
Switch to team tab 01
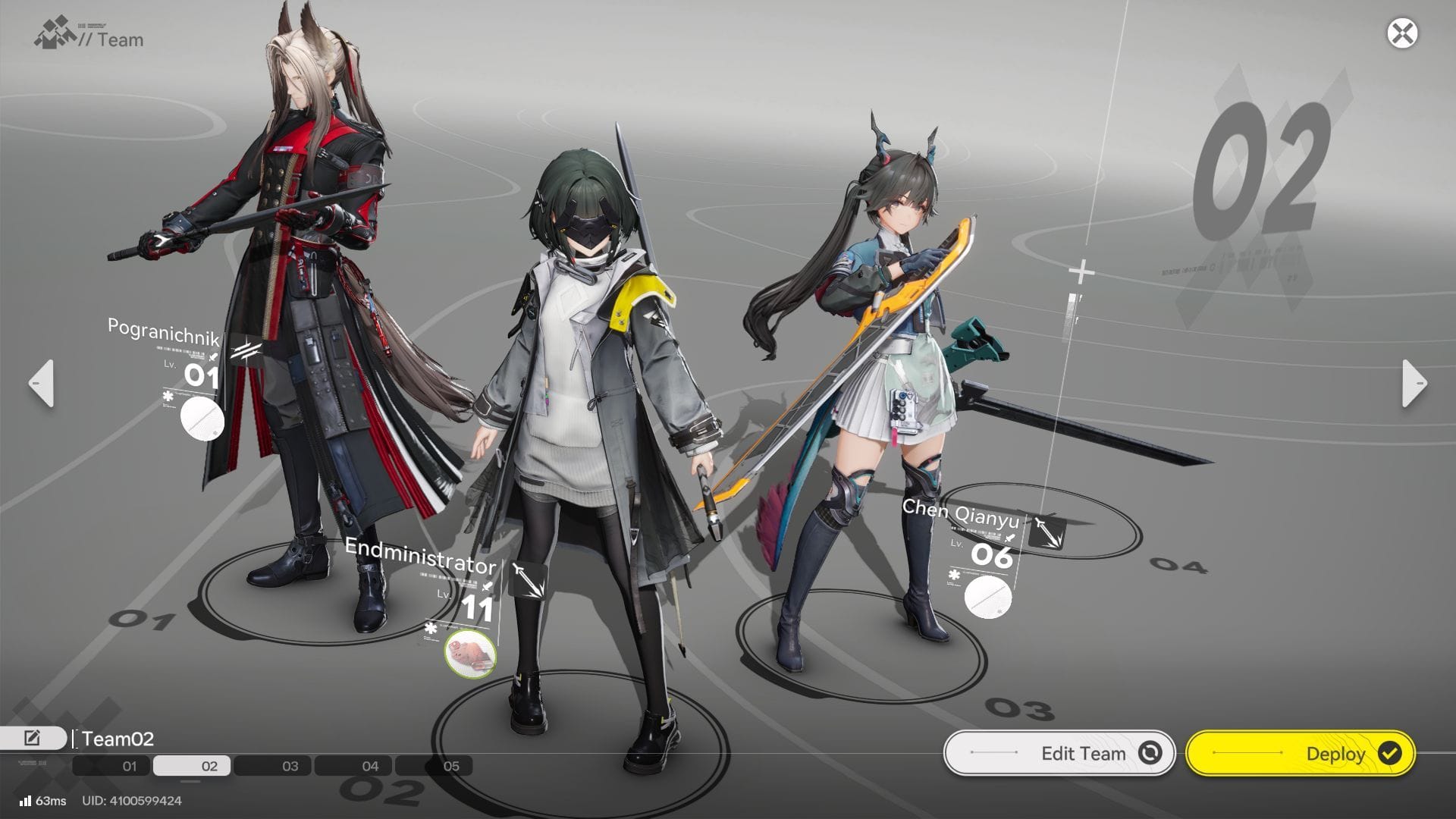[112, 766]
